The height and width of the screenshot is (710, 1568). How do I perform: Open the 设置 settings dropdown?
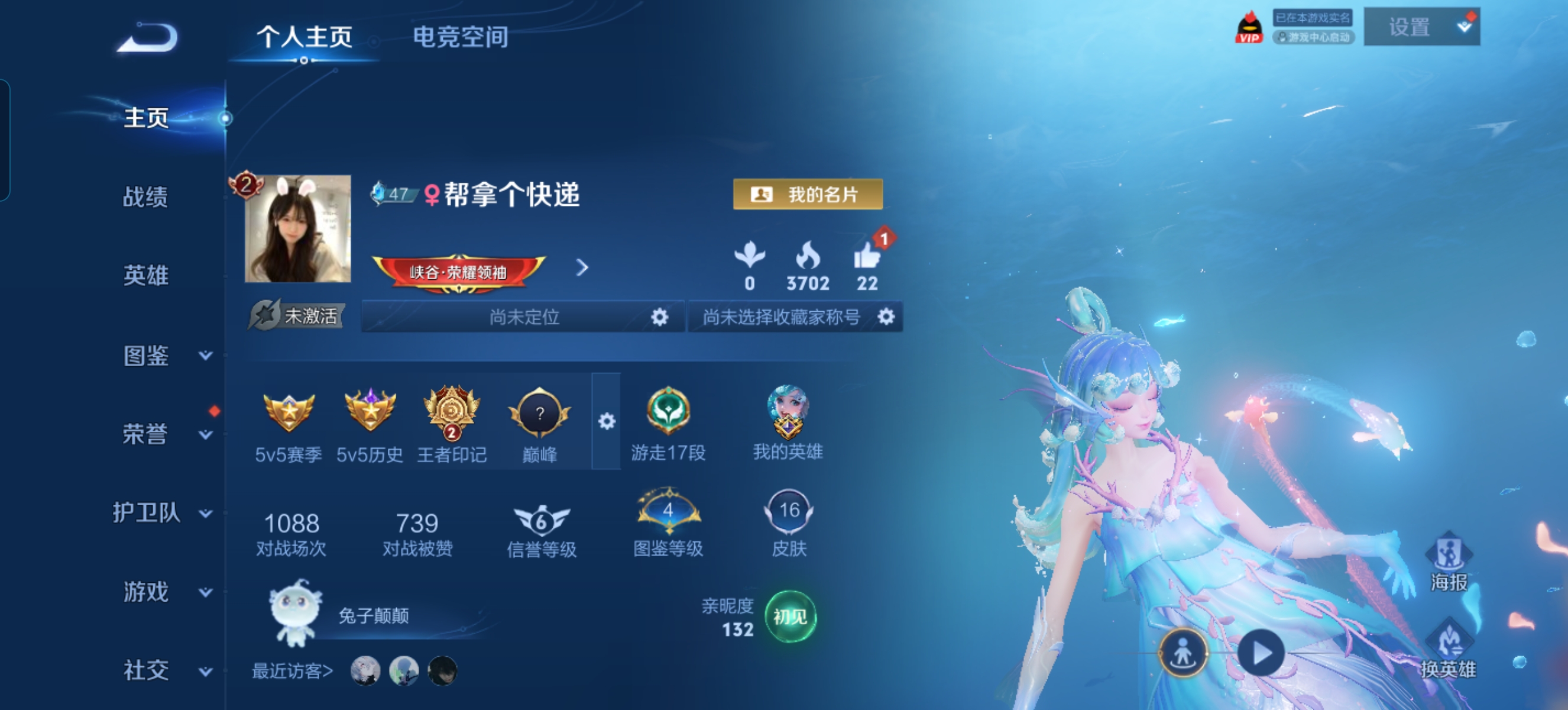point(1421,27)
